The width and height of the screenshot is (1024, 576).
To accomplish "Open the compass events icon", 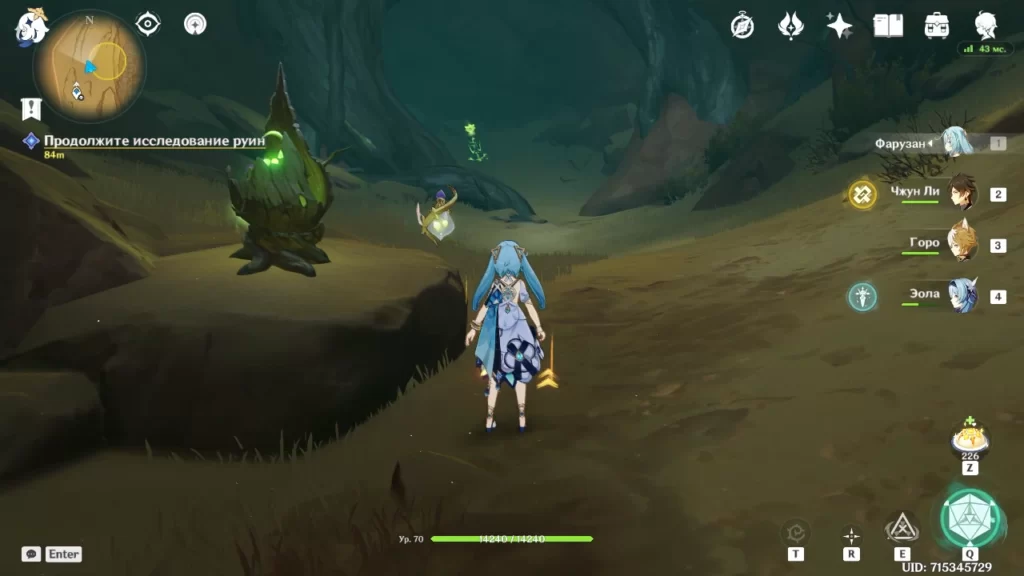I will 742,26.
